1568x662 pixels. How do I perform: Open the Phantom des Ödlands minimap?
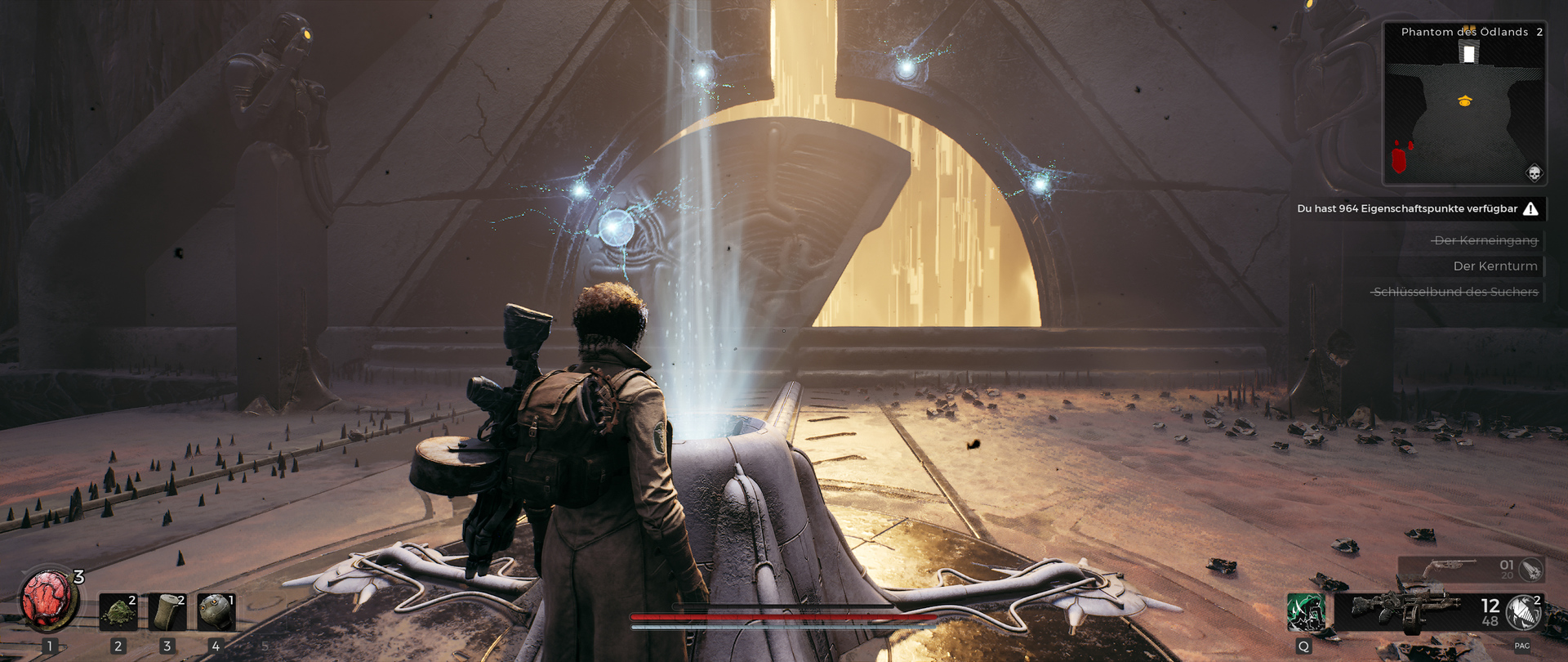1464,104
